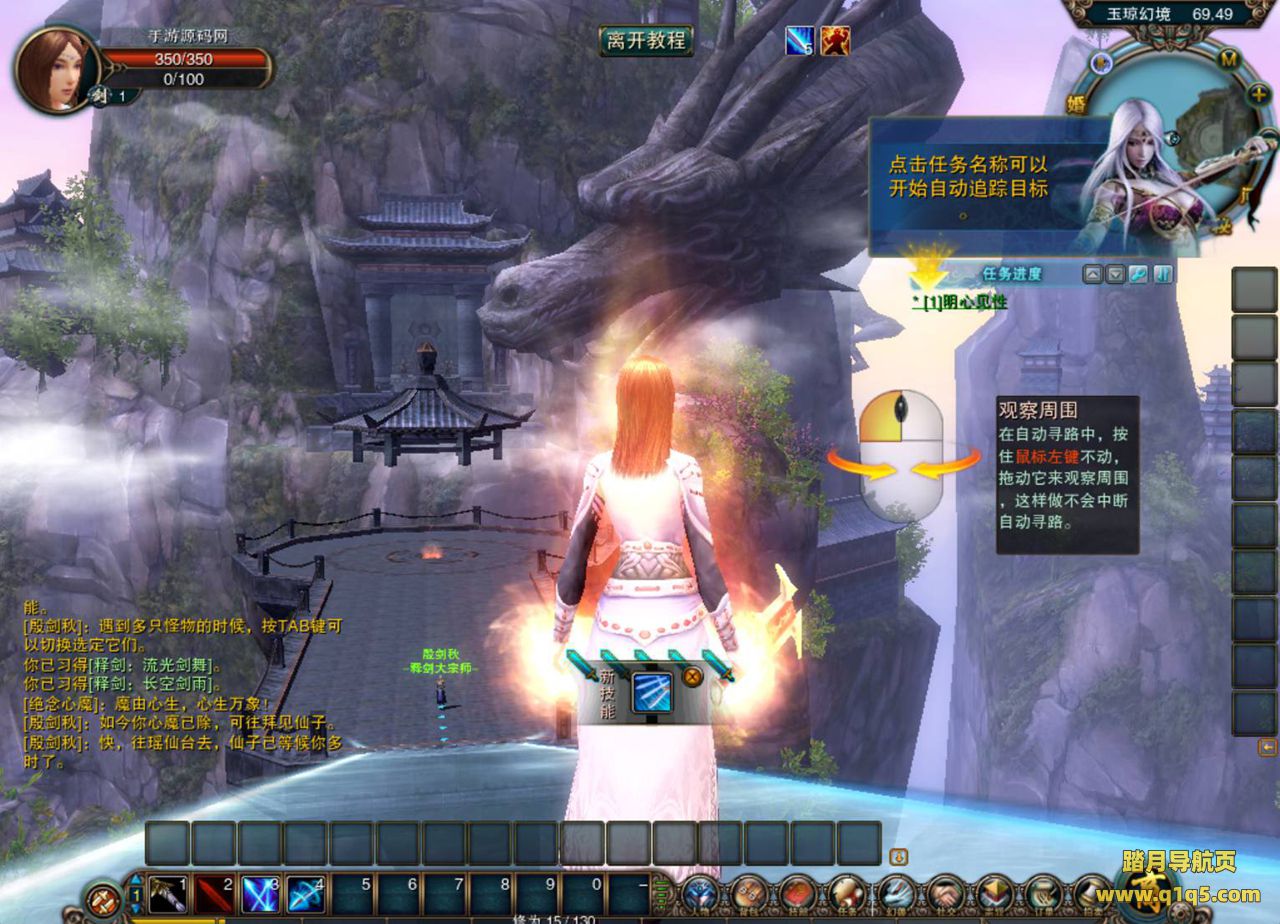Screen dimensions: 1280x924
Task: Activate hotbar slot 1 hammer skill
Action: coord(168,893)
